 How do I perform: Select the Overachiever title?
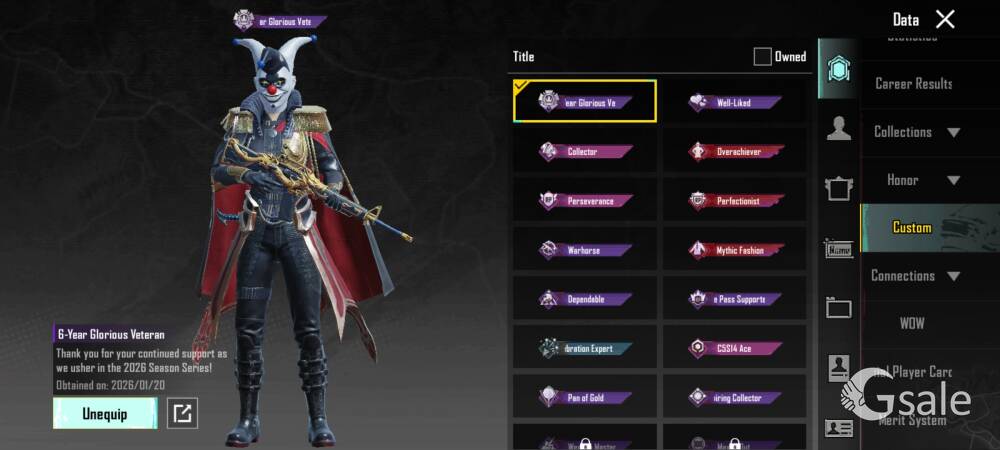tap(734, 152)
